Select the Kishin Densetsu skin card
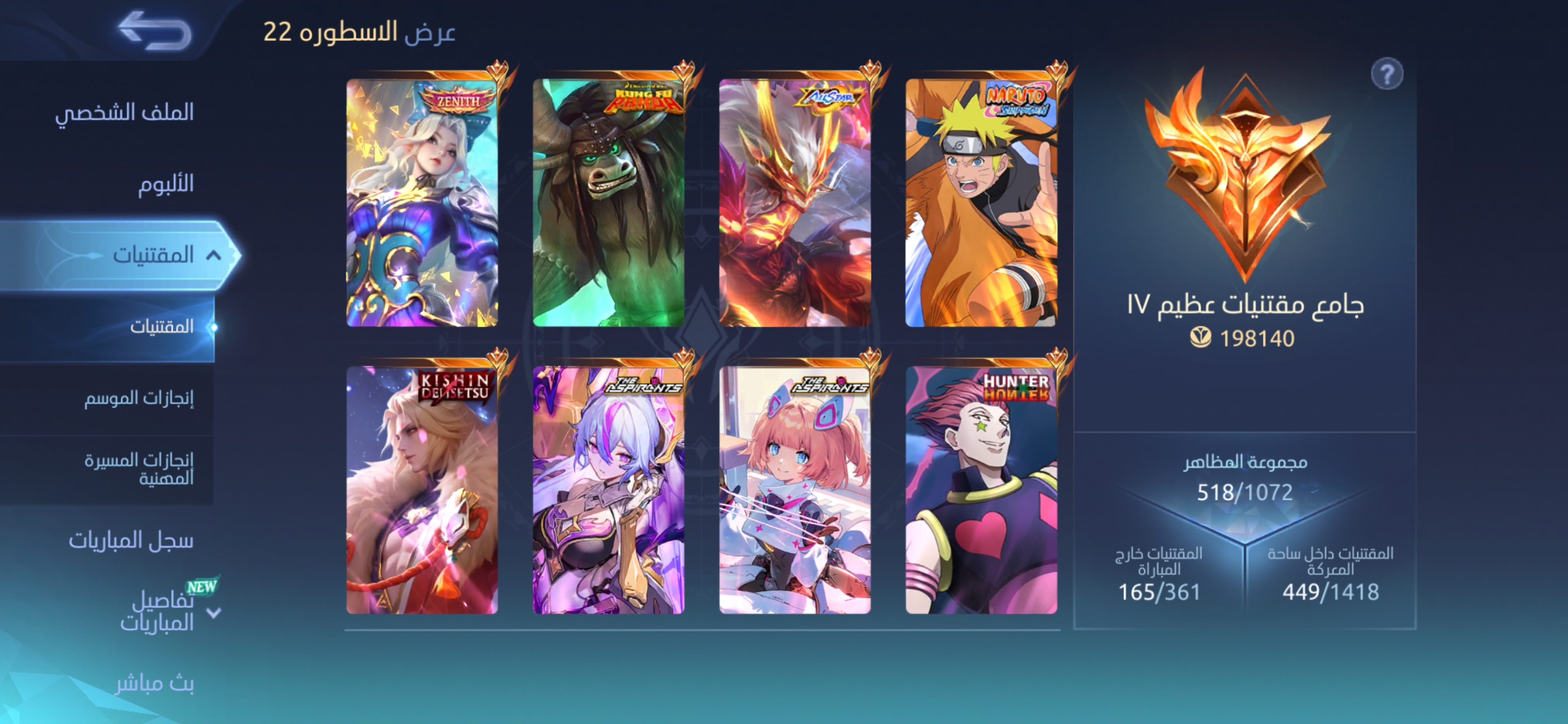This screenshot has width=1568, height=724. pyautogui.click(x=422, y=490)
